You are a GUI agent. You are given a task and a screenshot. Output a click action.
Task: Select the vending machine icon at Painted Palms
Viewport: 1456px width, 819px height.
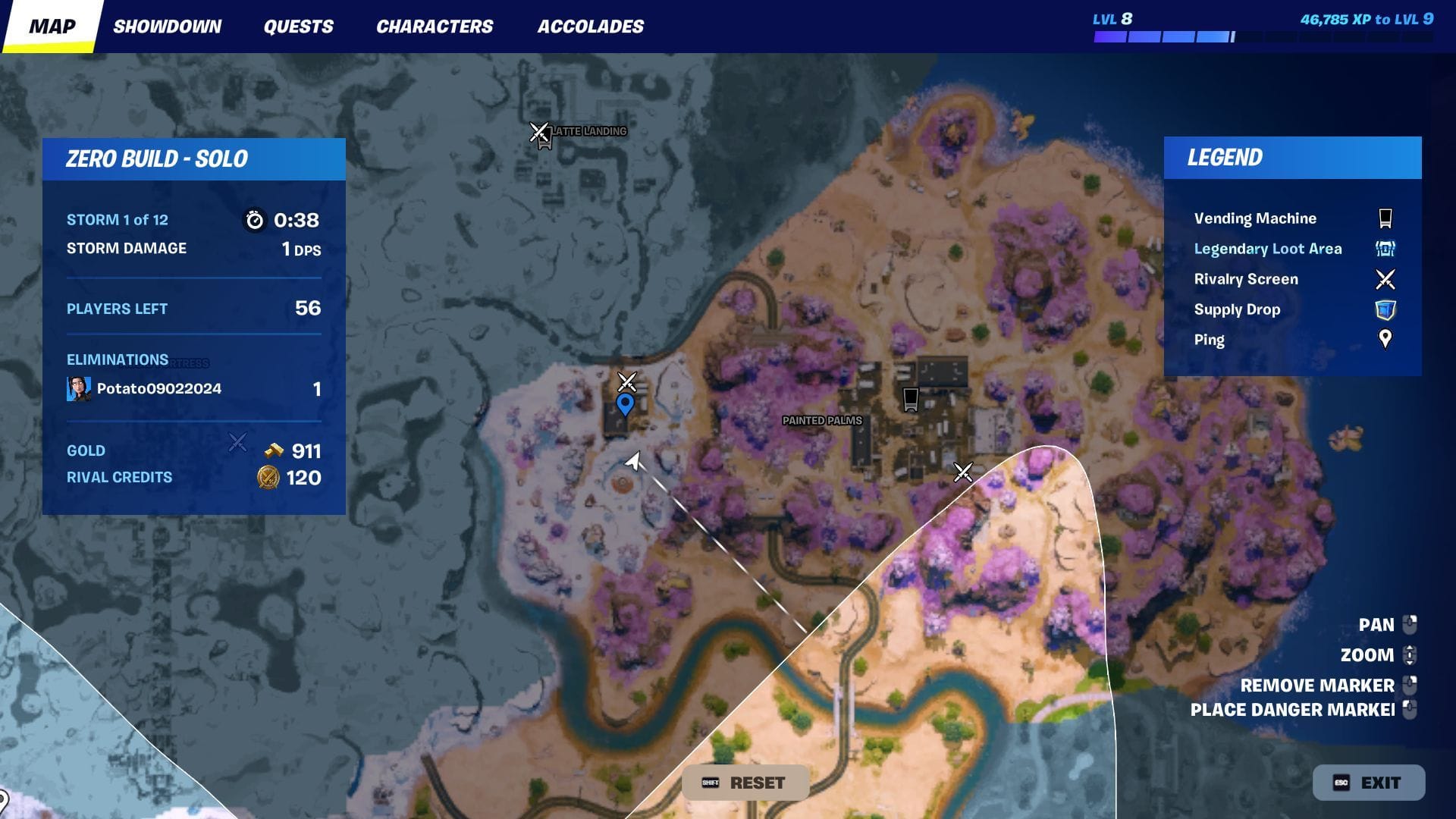[911, 398]
